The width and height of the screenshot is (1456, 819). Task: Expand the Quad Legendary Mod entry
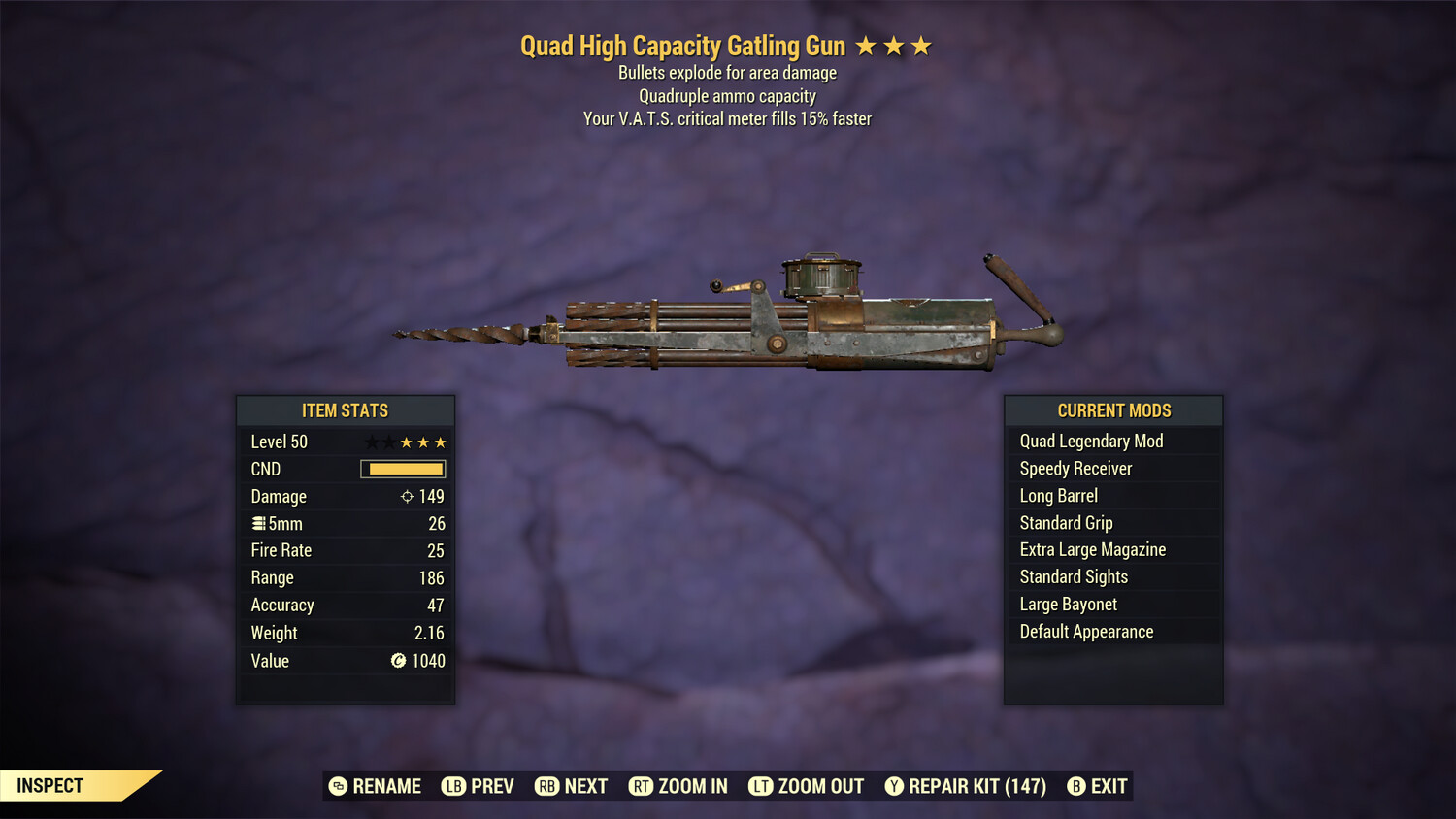pyautogui.click(x=1091, y=441)
